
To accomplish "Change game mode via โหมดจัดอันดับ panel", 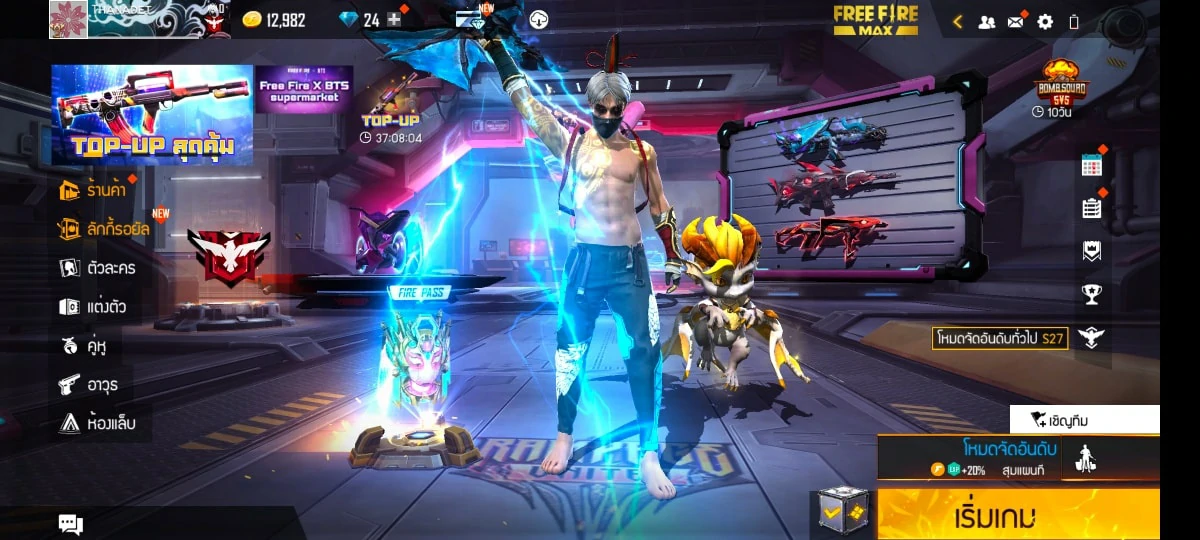I will click(x=1008, y=457).
